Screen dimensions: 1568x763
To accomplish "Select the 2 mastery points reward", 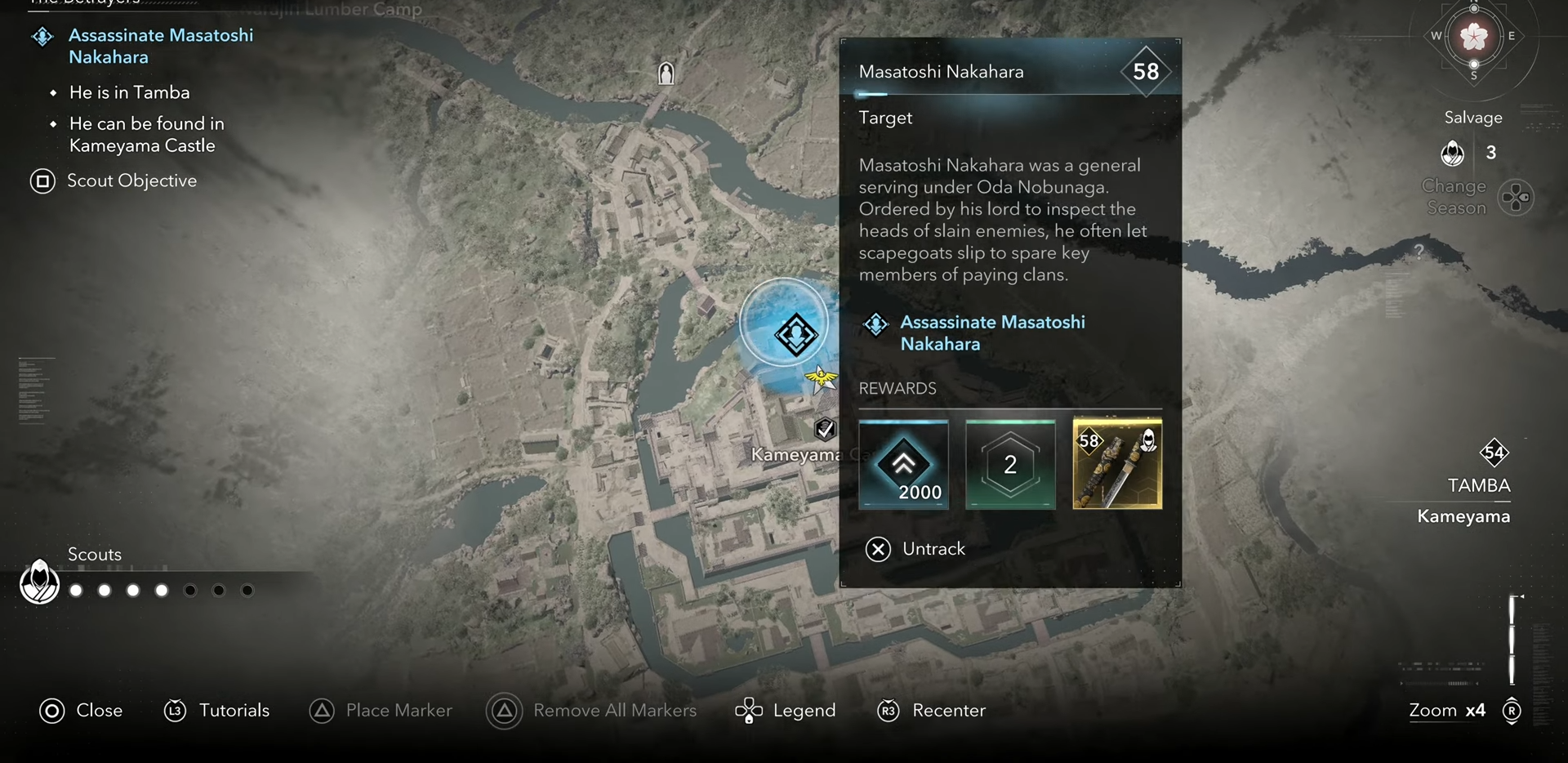I will [1010, 465].
